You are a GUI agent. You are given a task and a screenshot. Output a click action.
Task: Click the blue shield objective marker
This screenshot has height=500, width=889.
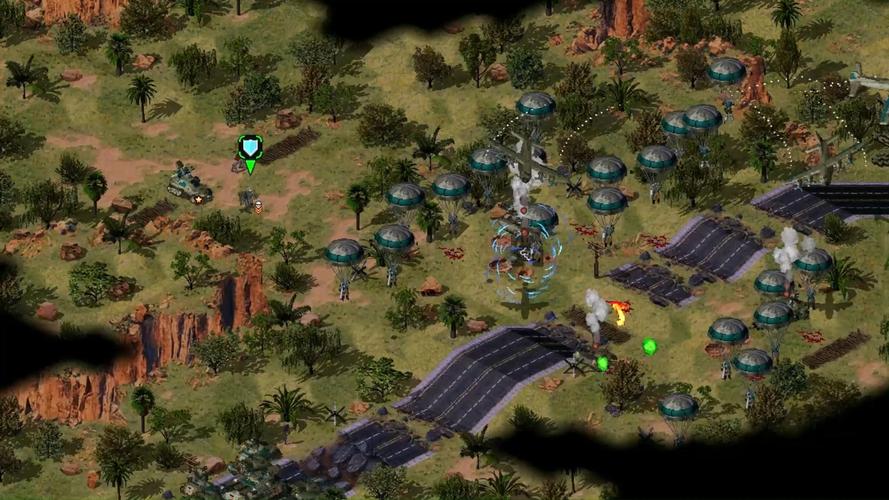[x=250, y=148]
